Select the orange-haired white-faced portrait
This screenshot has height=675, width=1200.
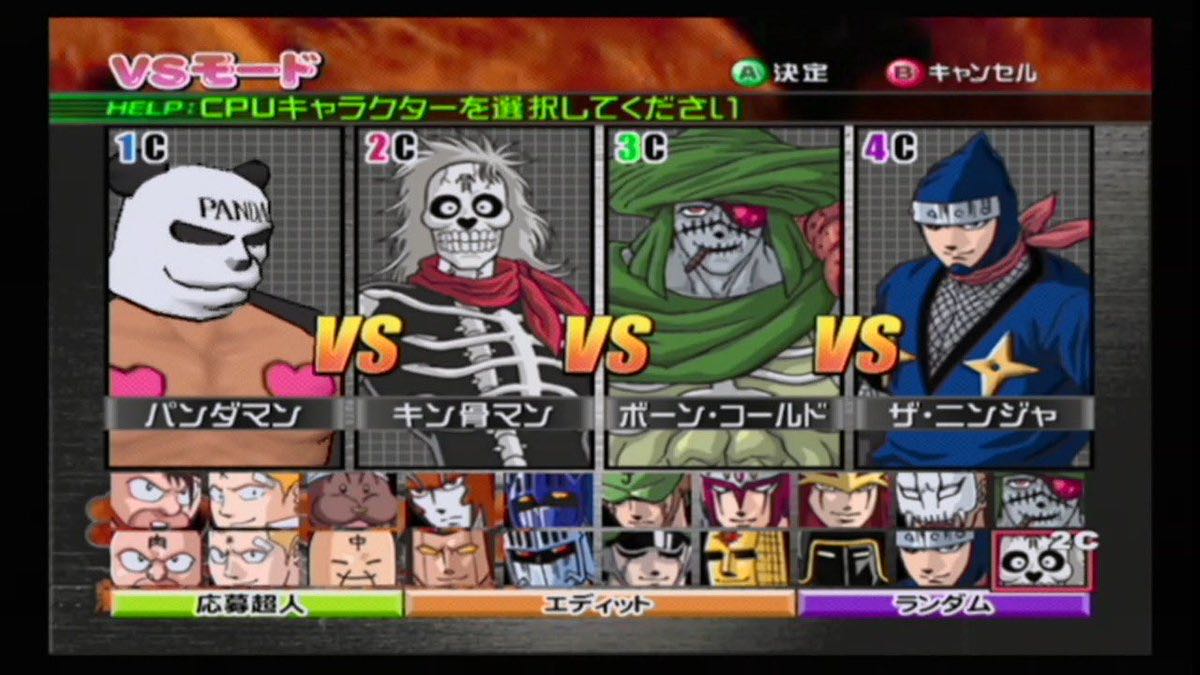tap(450, 501)
